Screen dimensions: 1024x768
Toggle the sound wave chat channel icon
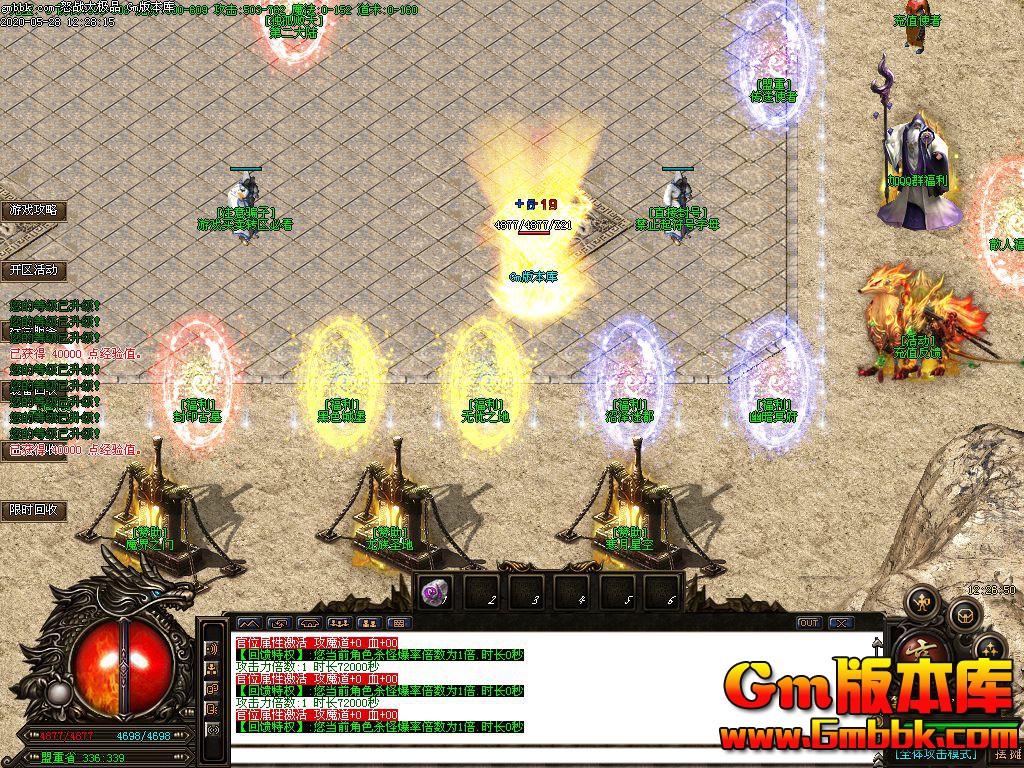(212, 648)
